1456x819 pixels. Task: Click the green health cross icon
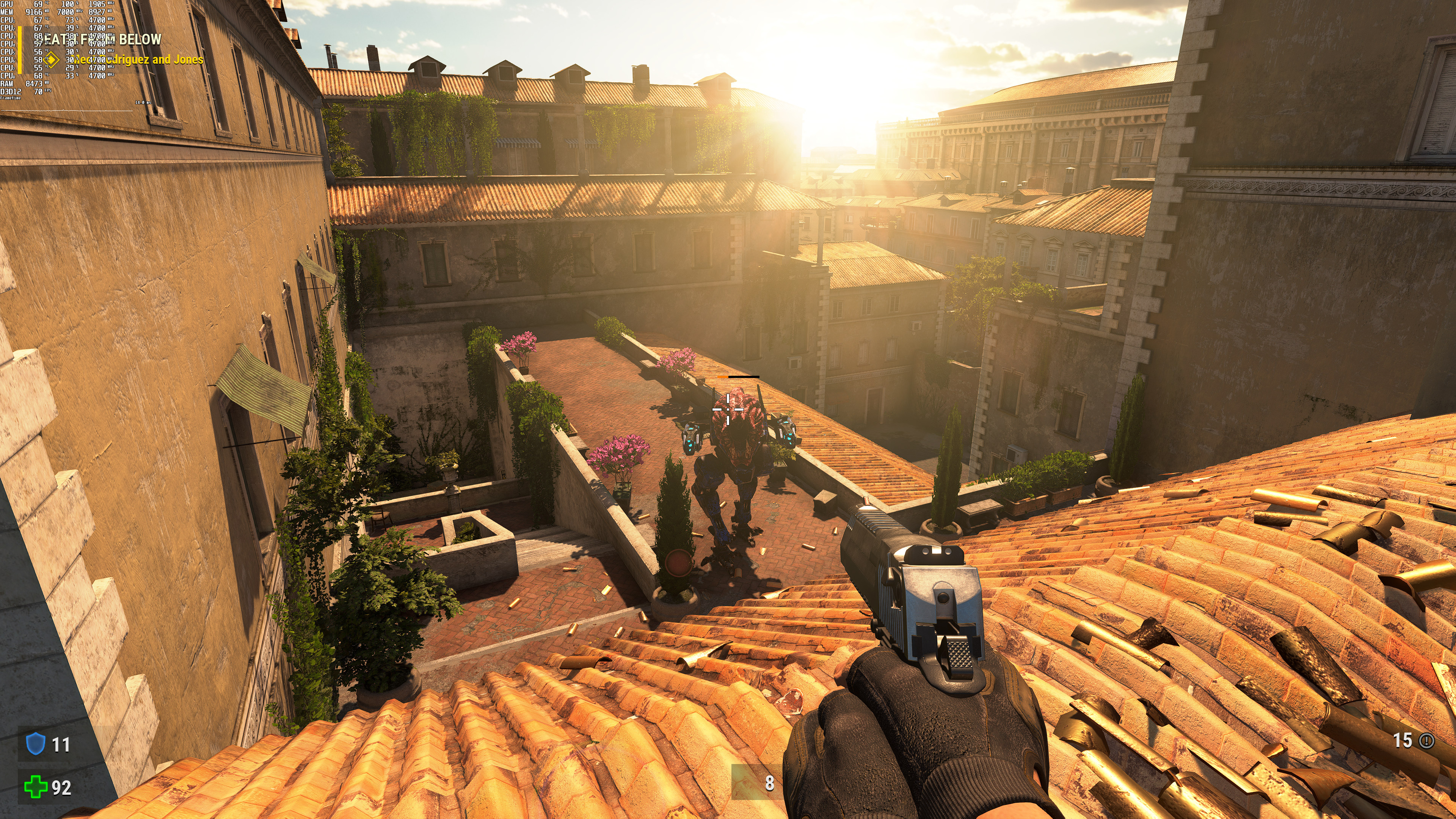[36, 787]
